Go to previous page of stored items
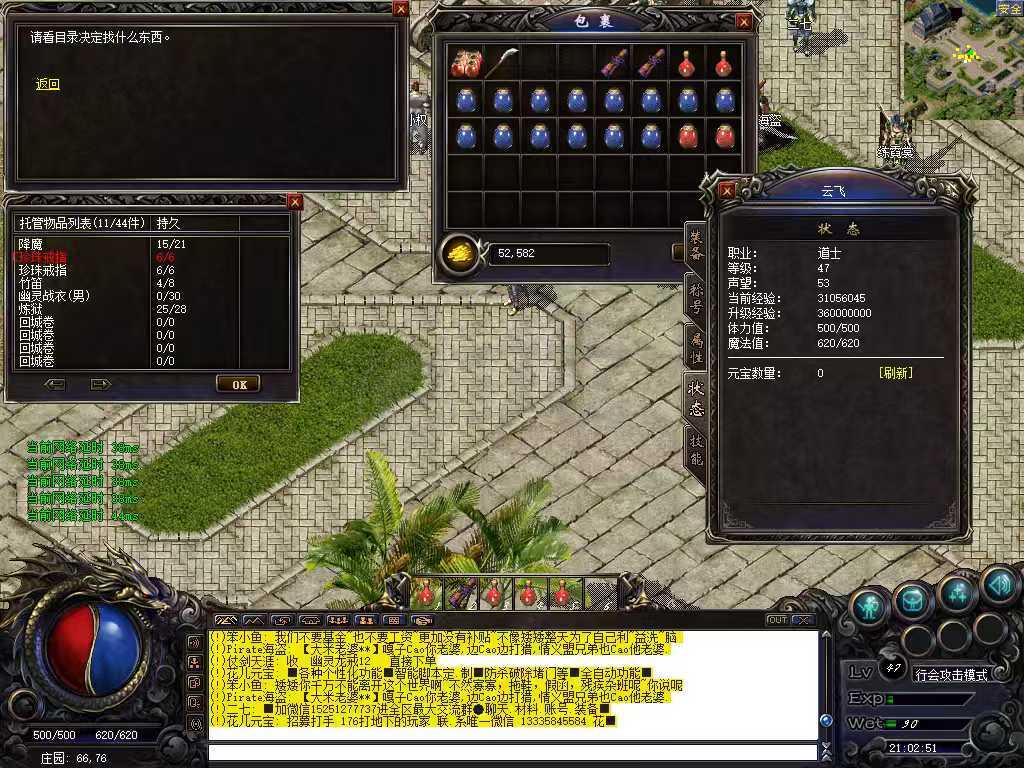The height and width of the screenshot is (768, 1024). 55,384
